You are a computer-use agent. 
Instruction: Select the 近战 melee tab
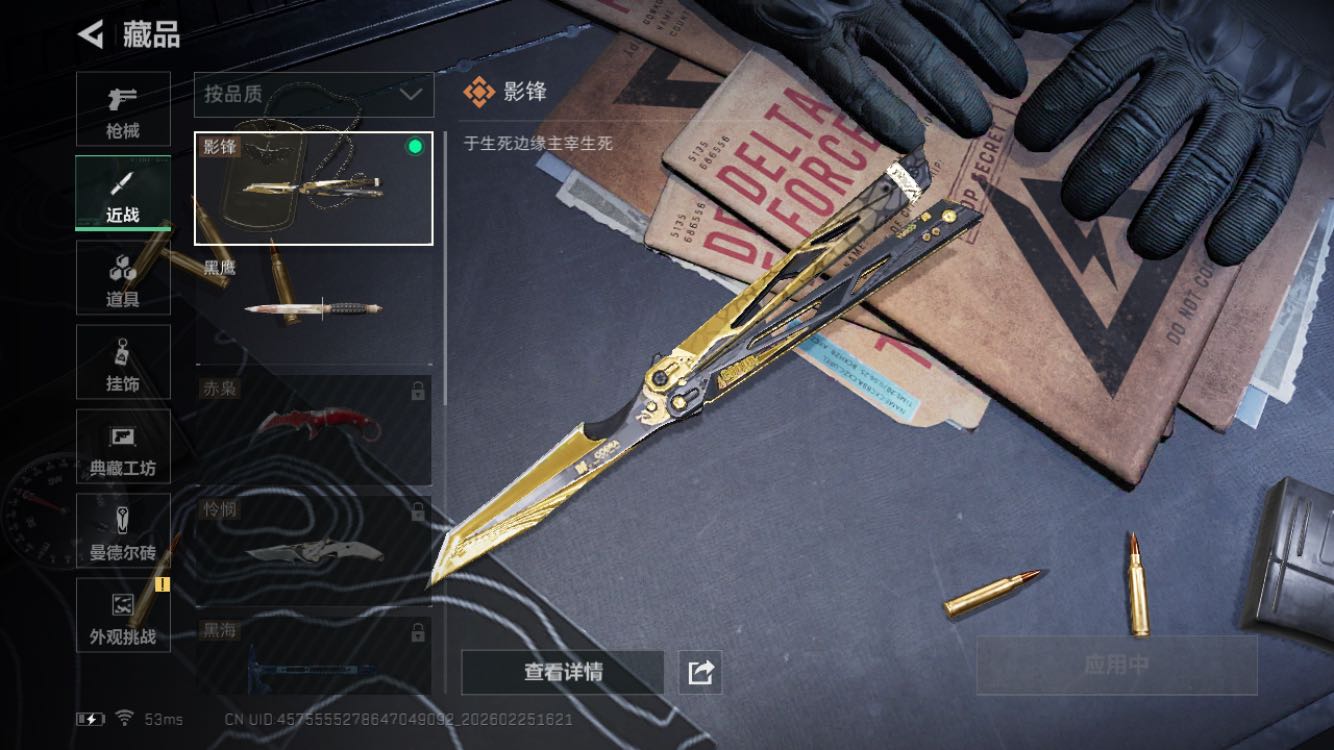click(123, 193)
